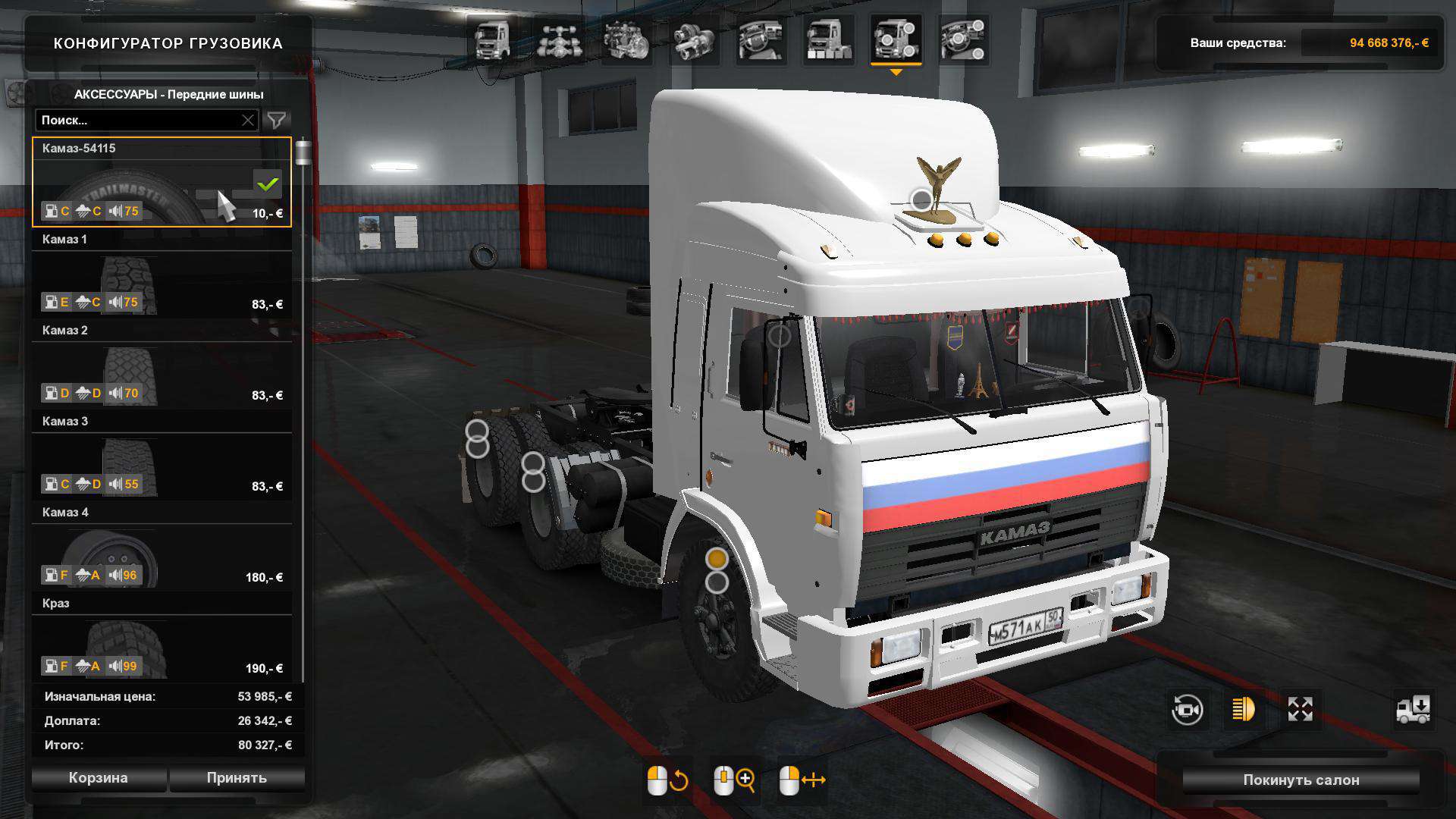Clear the search box with the X

point(248,120)
